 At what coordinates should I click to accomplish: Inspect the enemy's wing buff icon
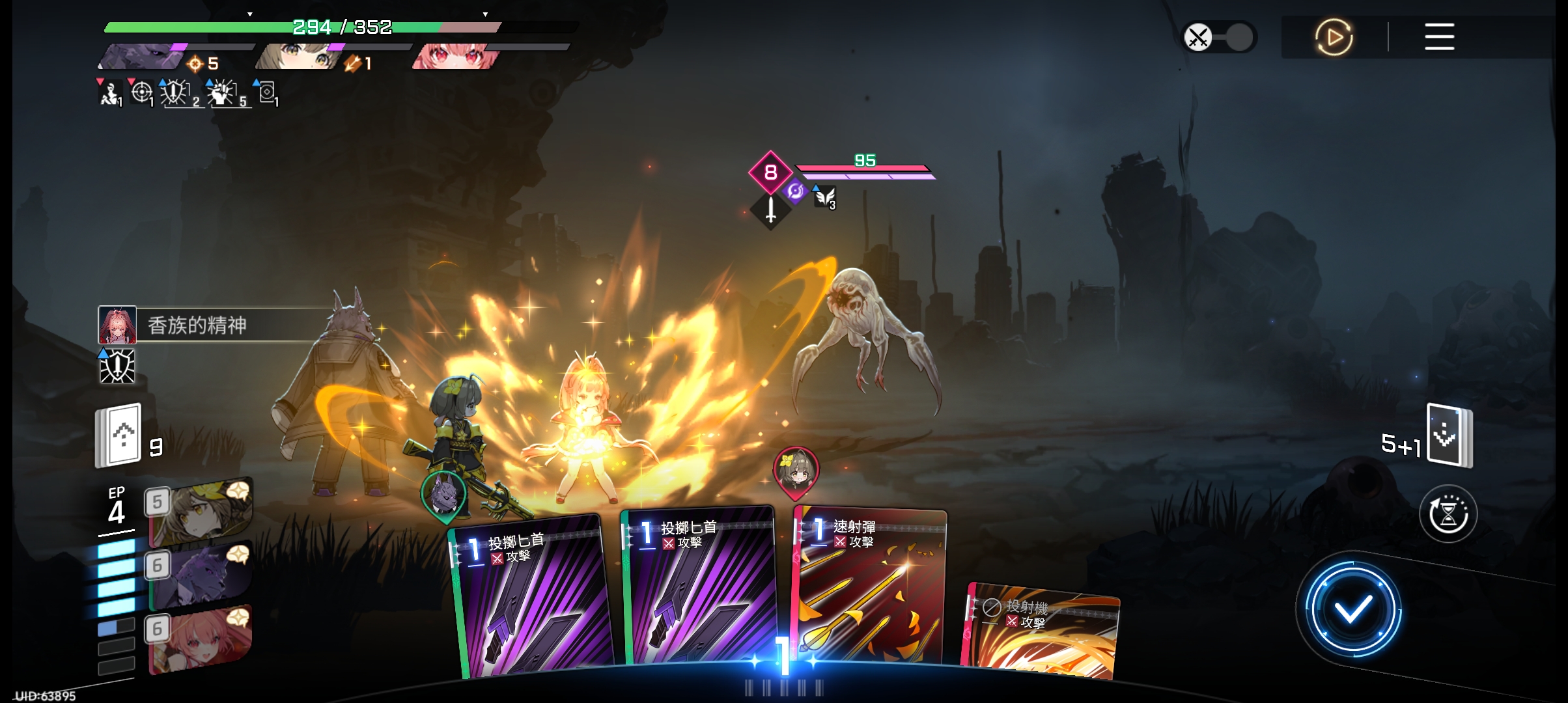click(x=825, y=196)
